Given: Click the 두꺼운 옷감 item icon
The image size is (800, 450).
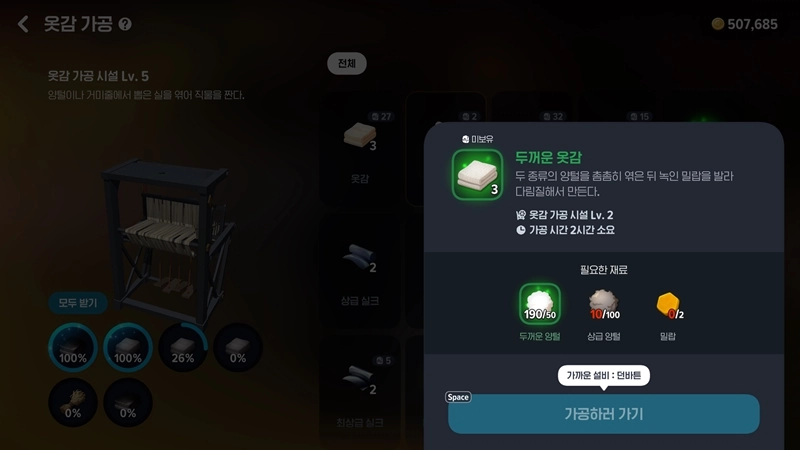Looking at the screenshot, I should pos(477,175).
